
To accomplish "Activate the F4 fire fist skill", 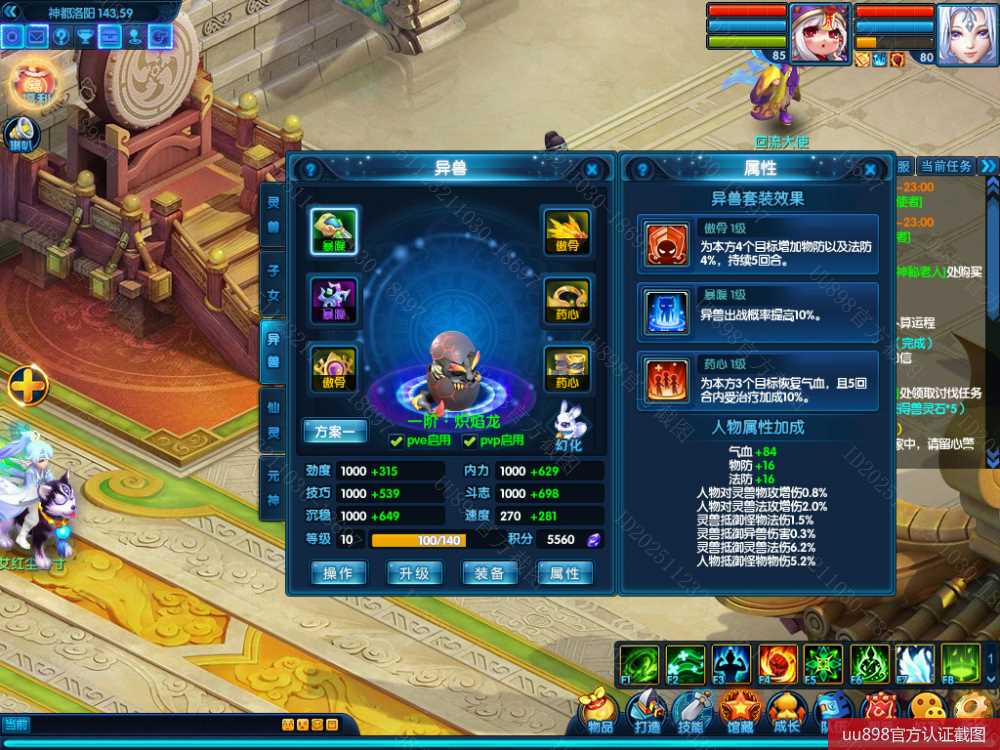I will pos(778,664).
